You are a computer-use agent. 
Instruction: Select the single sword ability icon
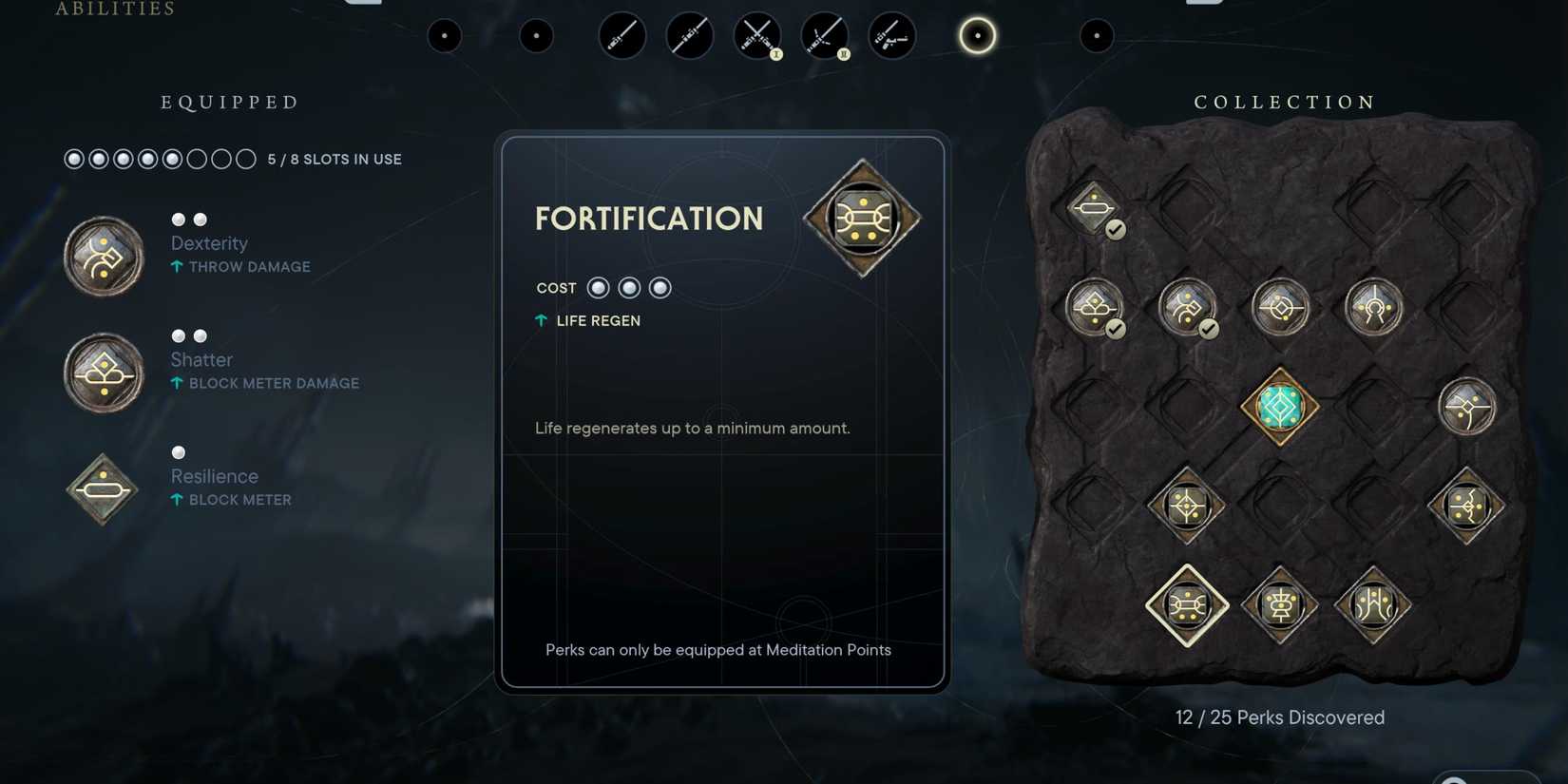(x=621, y=36)
